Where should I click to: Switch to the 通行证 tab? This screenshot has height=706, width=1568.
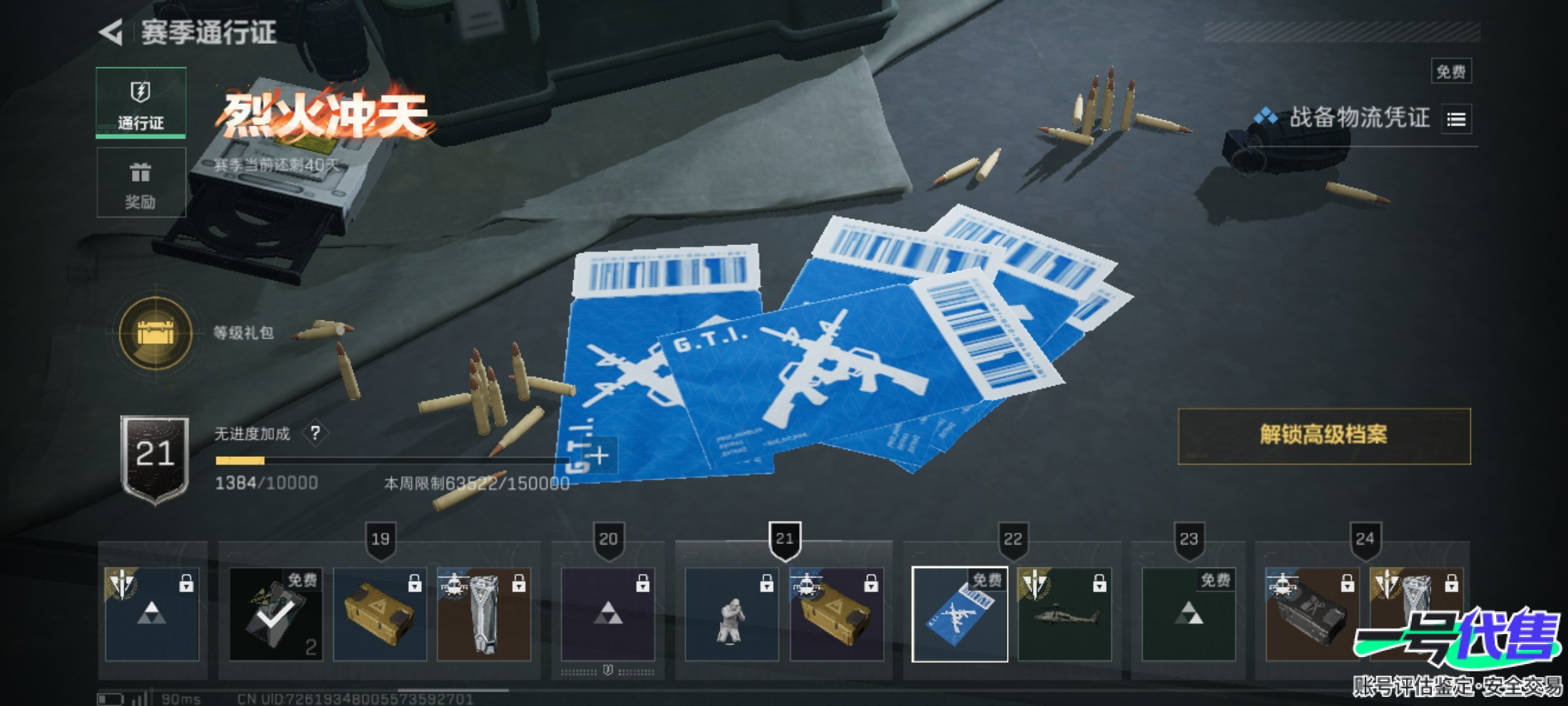pyautogui.click(x=140, y=103)
